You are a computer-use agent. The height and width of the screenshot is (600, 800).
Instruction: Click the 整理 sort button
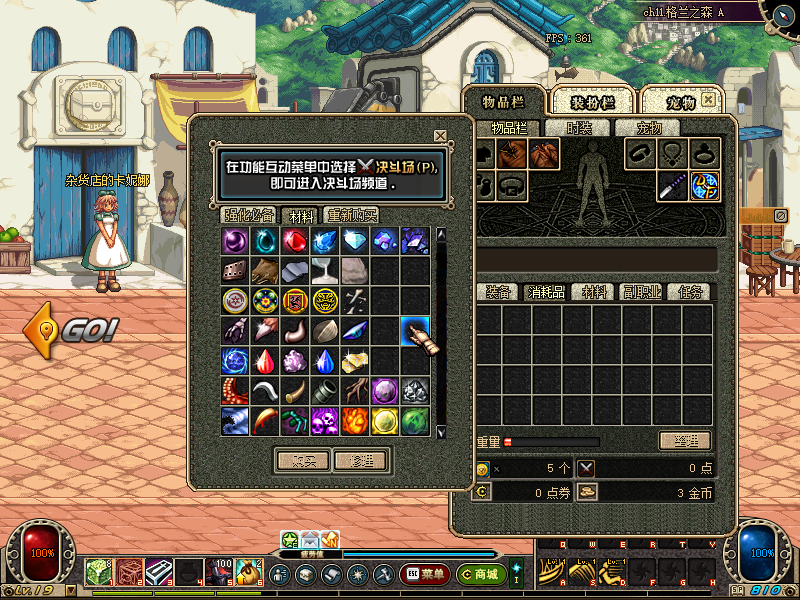pos(684,441)
